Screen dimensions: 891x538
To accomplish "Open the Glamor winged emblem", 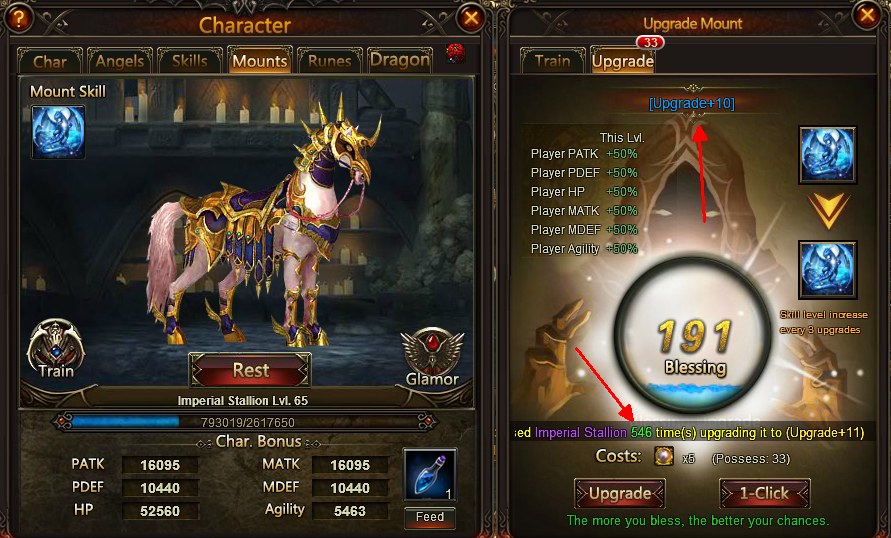I will [x=432, y=356].
